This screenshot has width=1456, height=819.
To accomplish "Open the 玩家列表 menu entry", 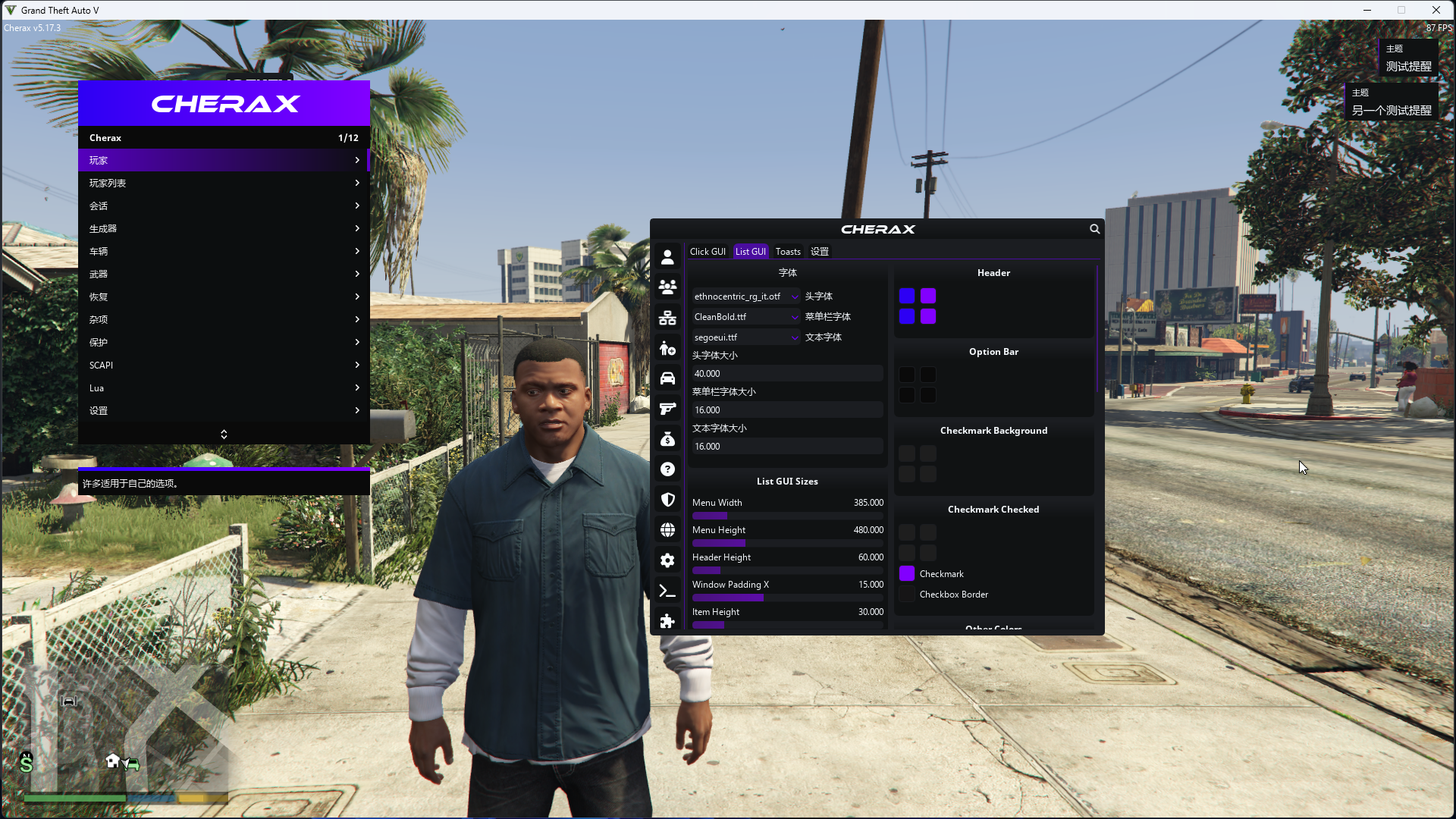I will click(x=223, y=183).
